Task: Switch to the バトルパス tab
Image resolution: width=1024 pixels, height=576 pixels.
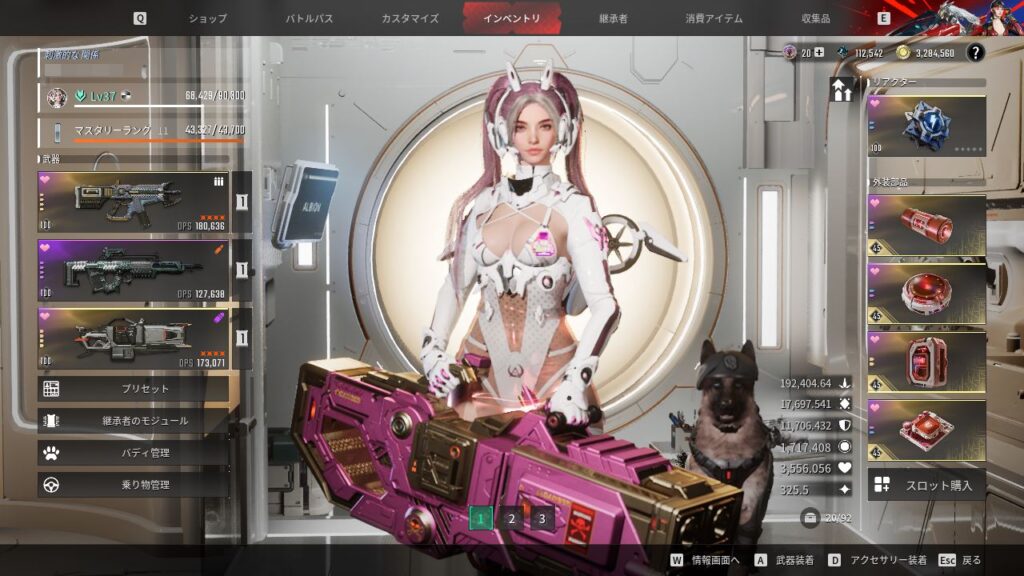Action: tap(310, 18)
